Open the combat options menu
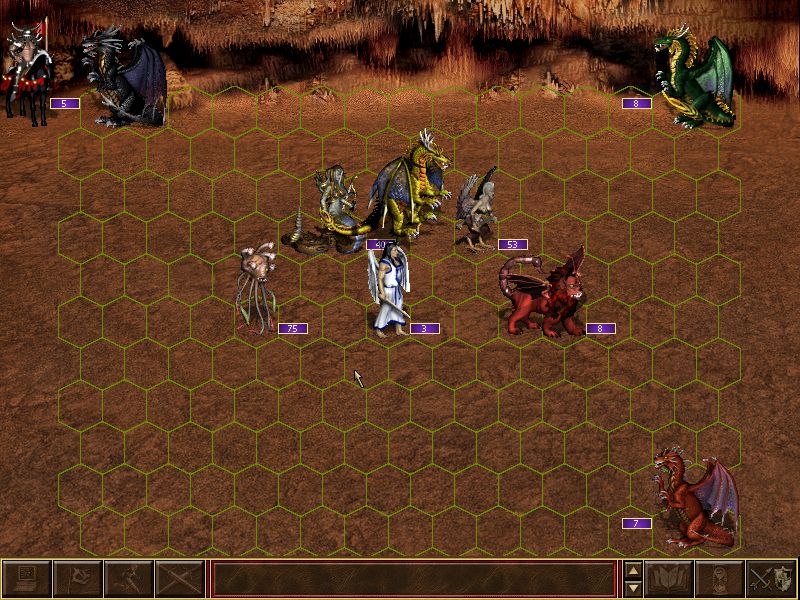Viewport: 800px width, 600px height. tap(27, 579)
